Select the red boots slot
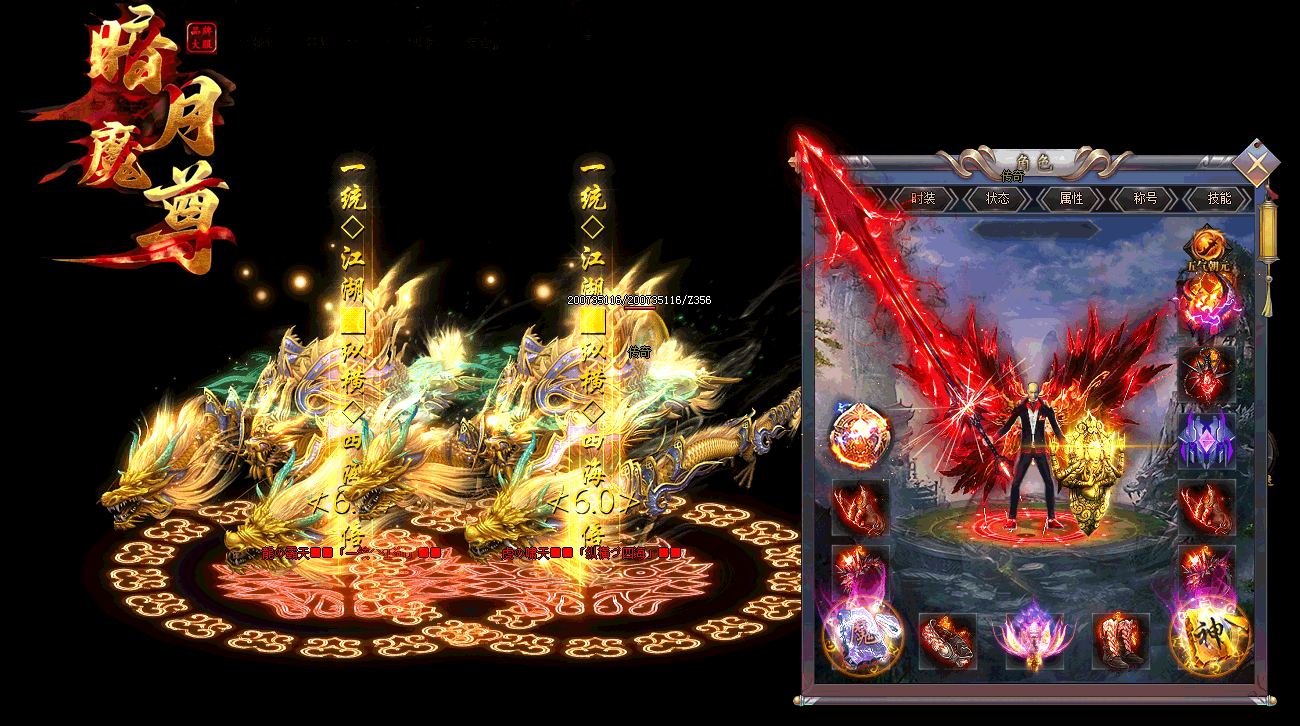Image resolution: width=1300 pixels, height=726 pixels. pos(1120,640)
